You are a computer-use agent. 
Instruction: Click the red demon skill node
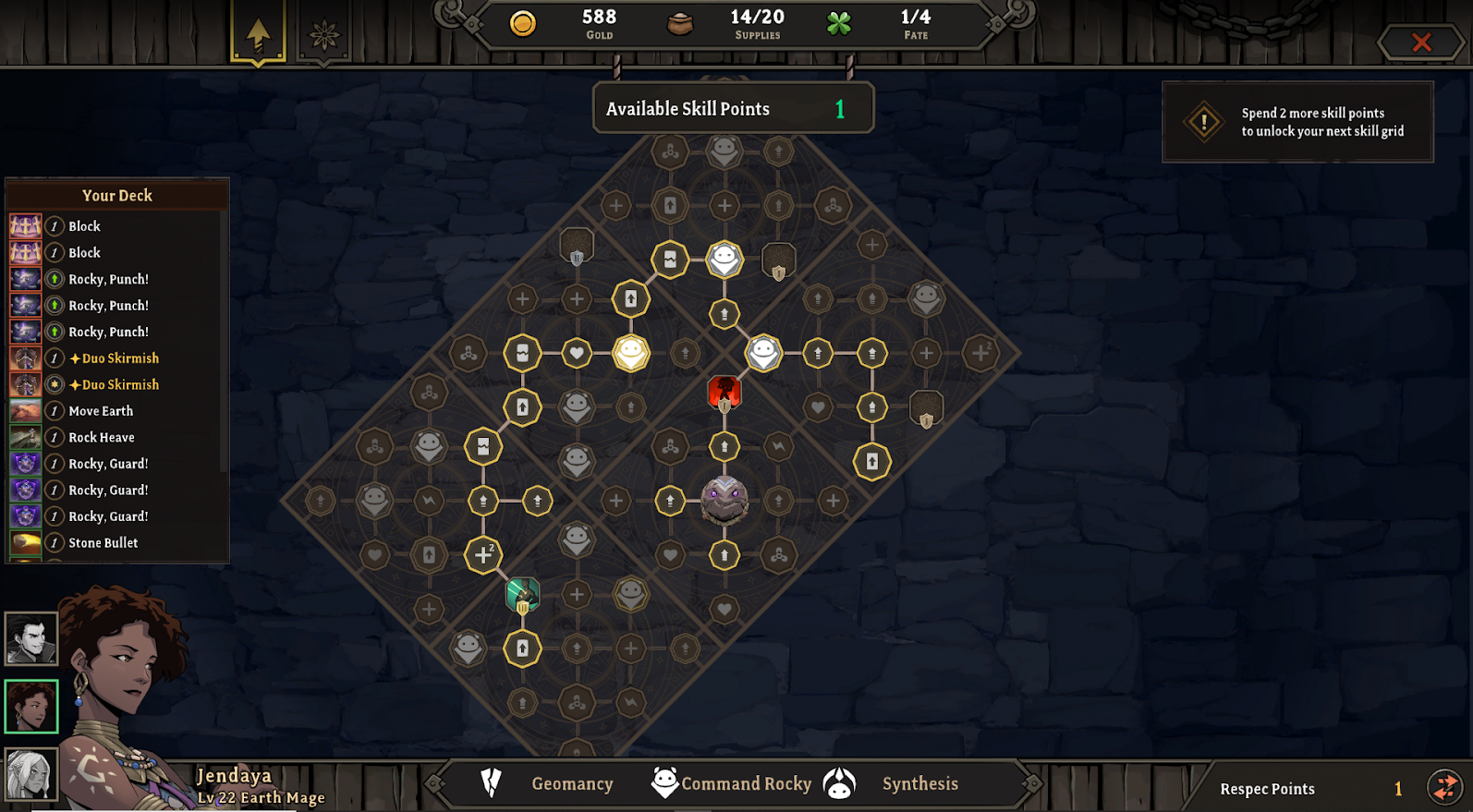tap(724, 393)
